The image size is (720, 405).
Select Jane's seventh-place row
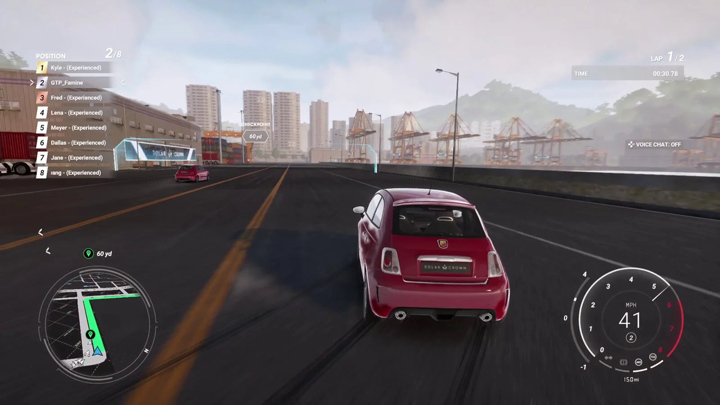click(x=76, y=158)
